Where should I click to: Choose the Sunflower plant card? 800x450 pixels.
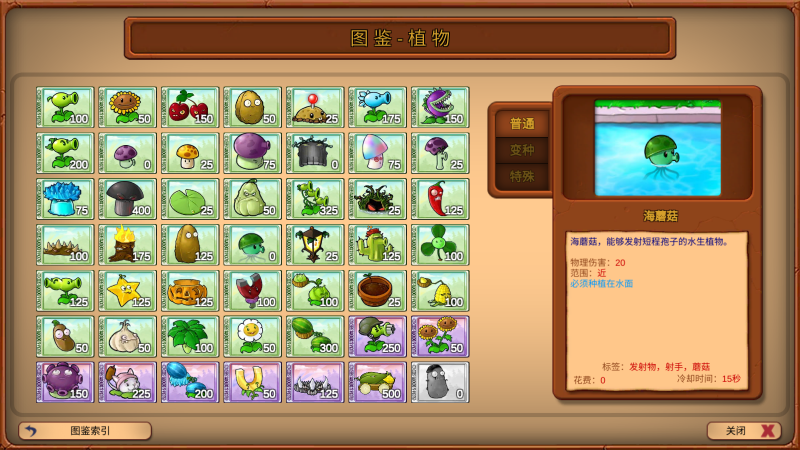click(127, 106)
